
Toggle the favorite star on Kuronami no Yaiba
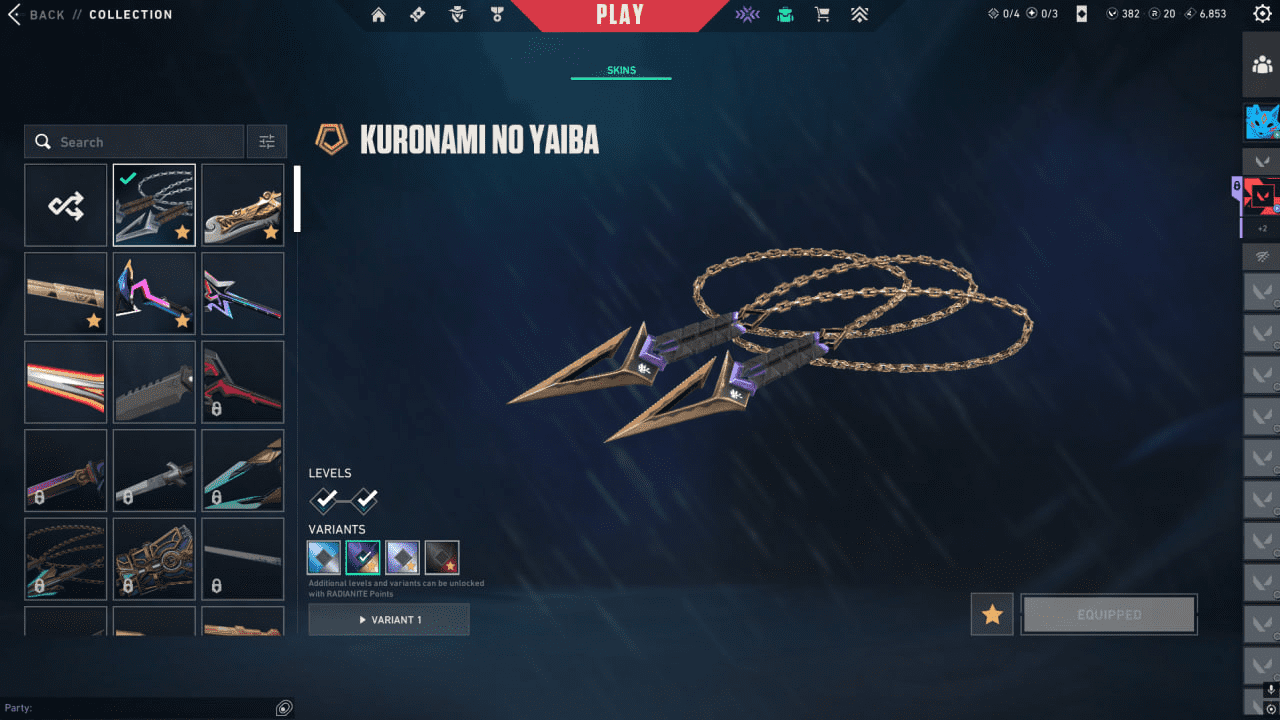[991, 614]
